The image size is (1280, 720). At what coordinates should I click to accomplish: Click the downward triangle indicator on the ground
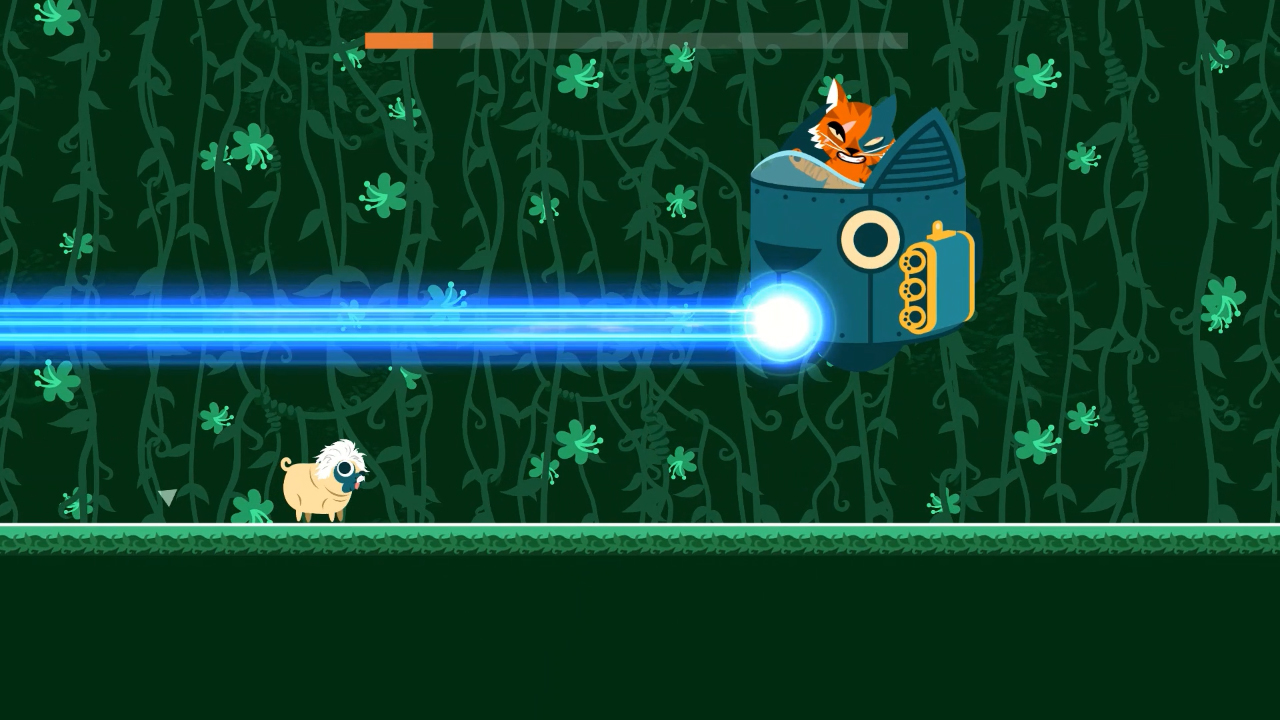point(167,497)
